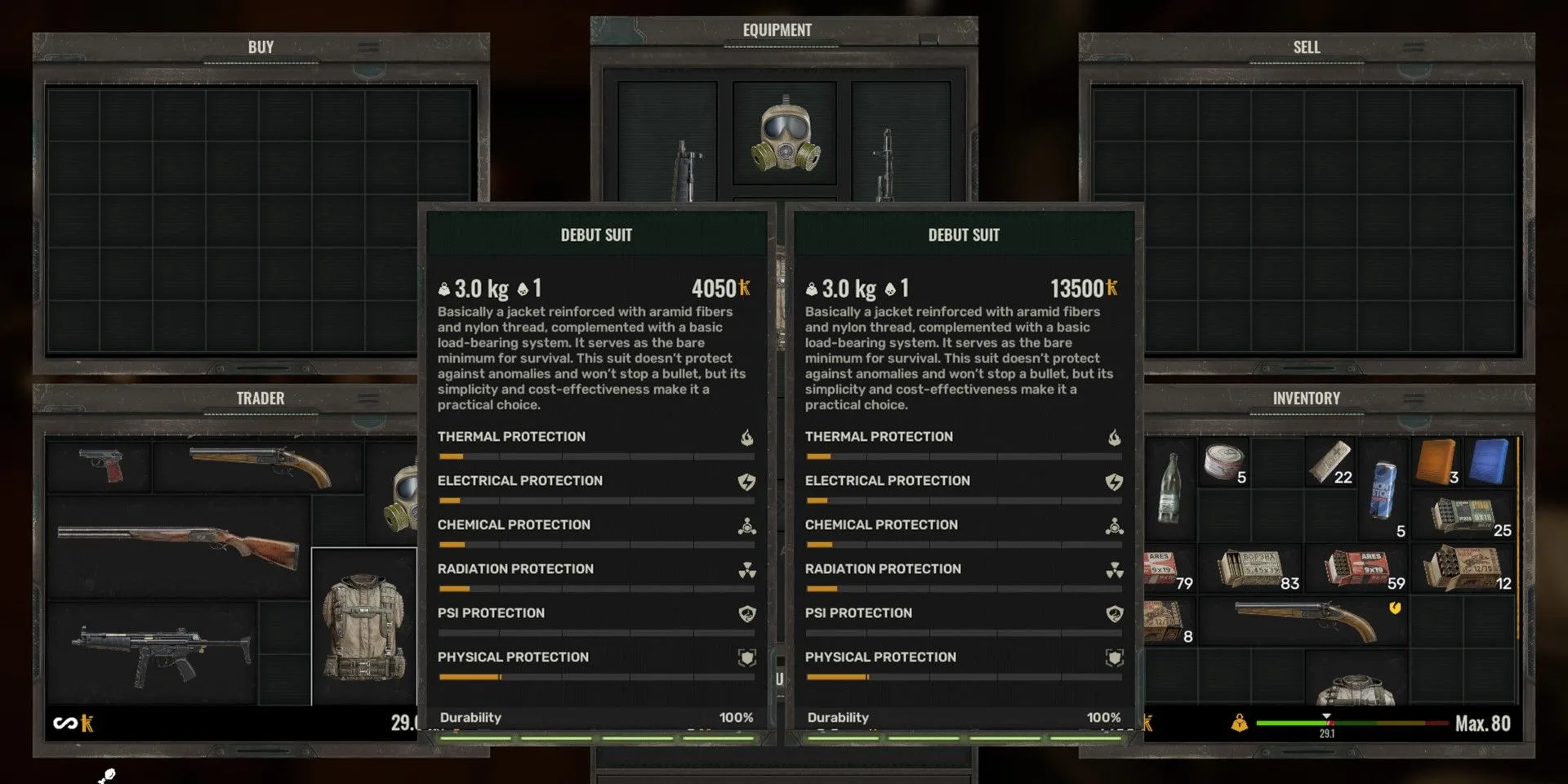Select the Debut Suit jacket in the trader grid
Screen dimensions: 1568x784
tap(363, 629)
